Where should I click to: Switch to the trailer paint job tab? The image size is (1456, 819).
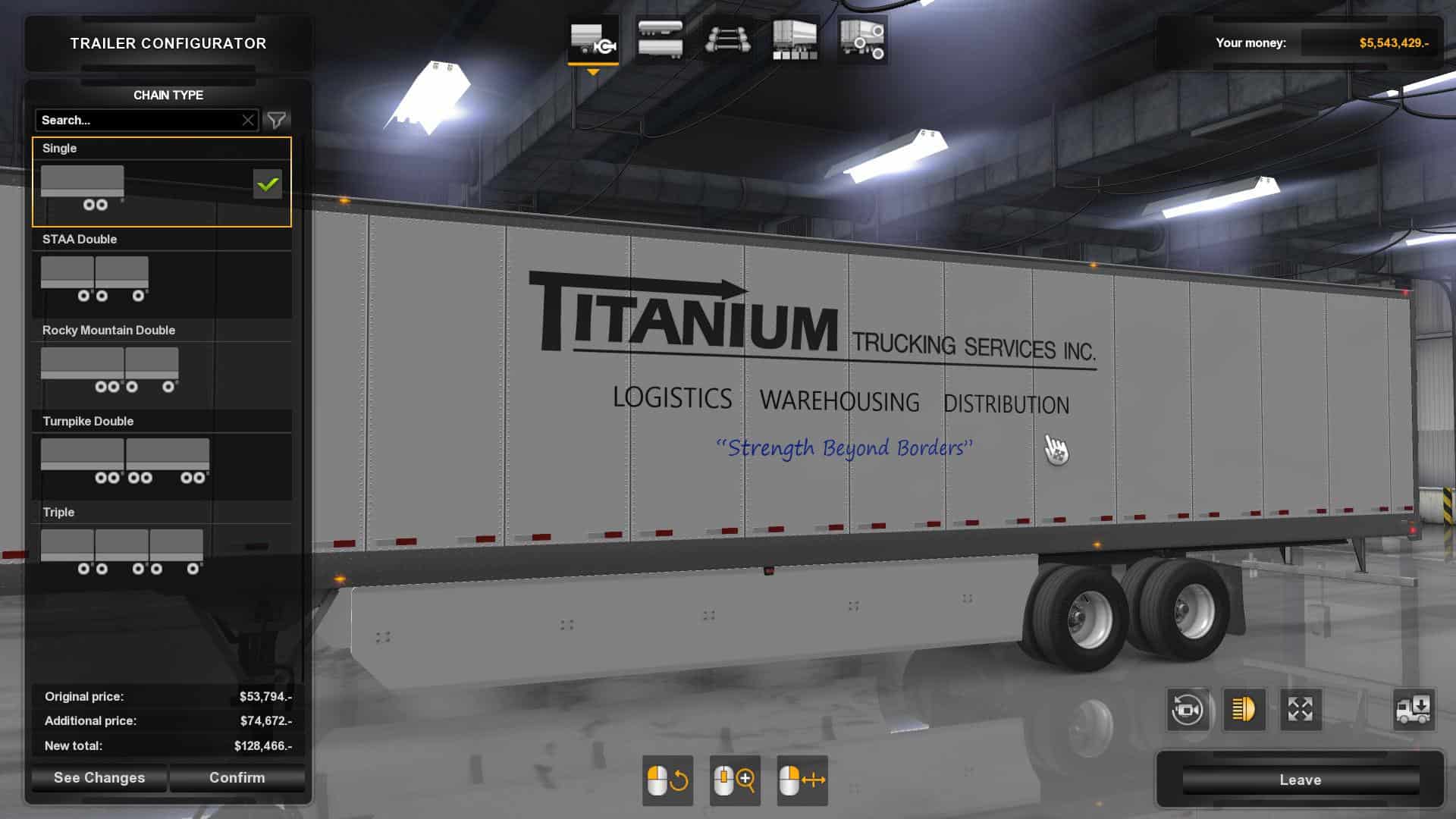tap(794, 39)
